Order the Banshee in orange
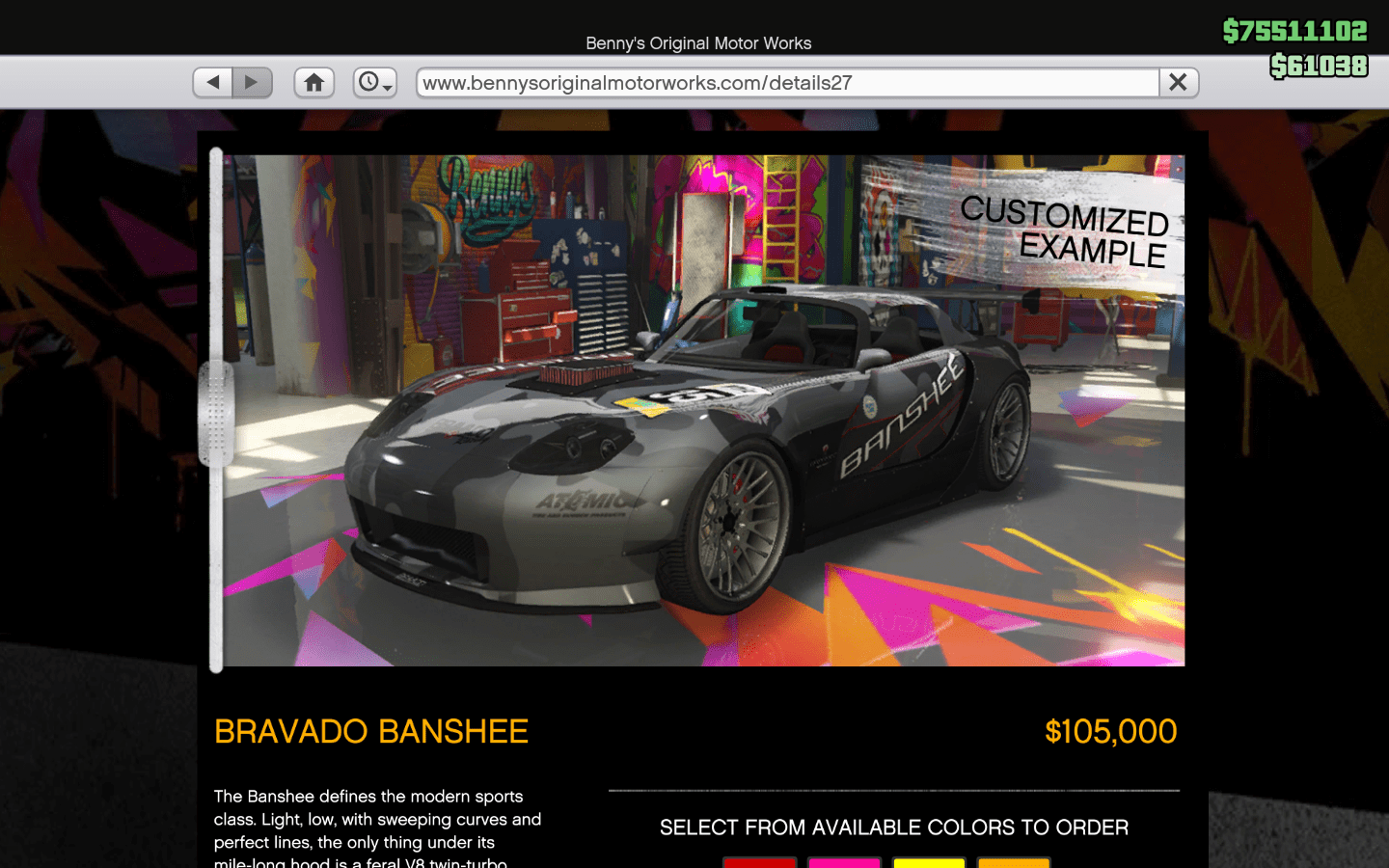 (1013, 861)
